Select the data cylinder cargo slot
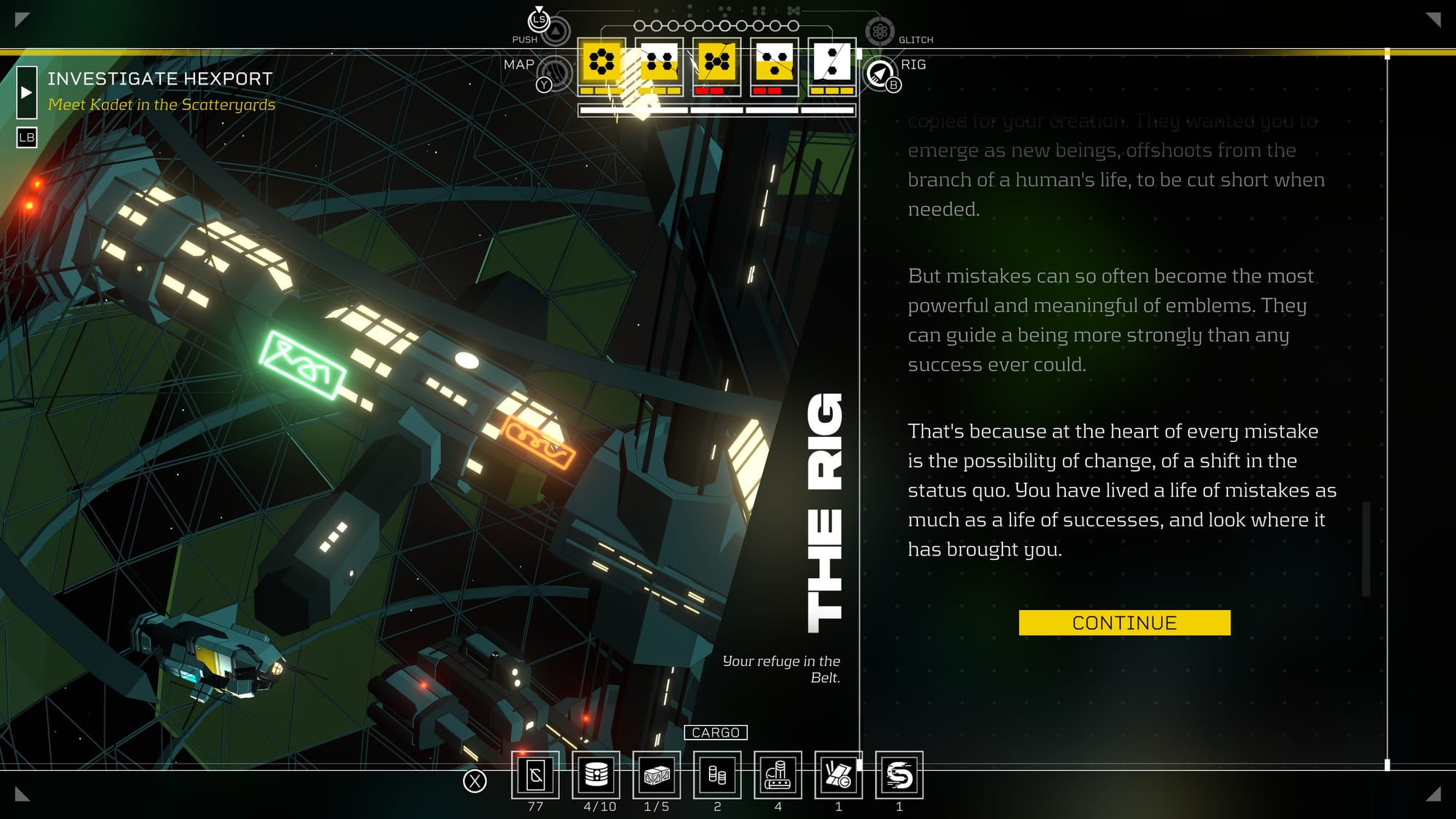The height and width of the screenshot is (819, 1456). point(596,775)
